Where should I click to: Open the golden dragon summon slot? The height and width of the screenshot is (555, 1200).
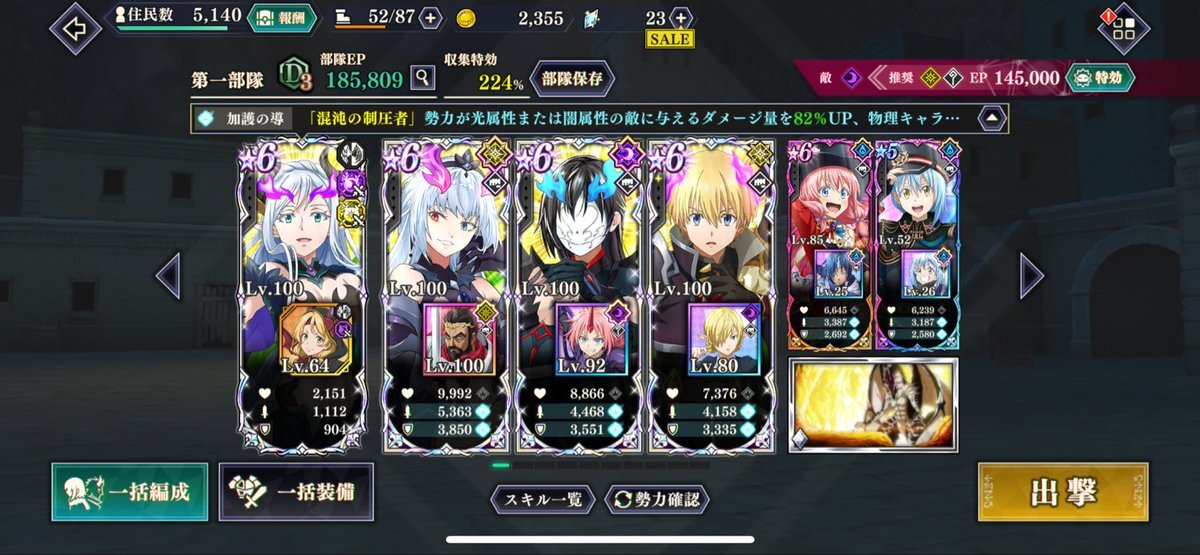(873, 404)
